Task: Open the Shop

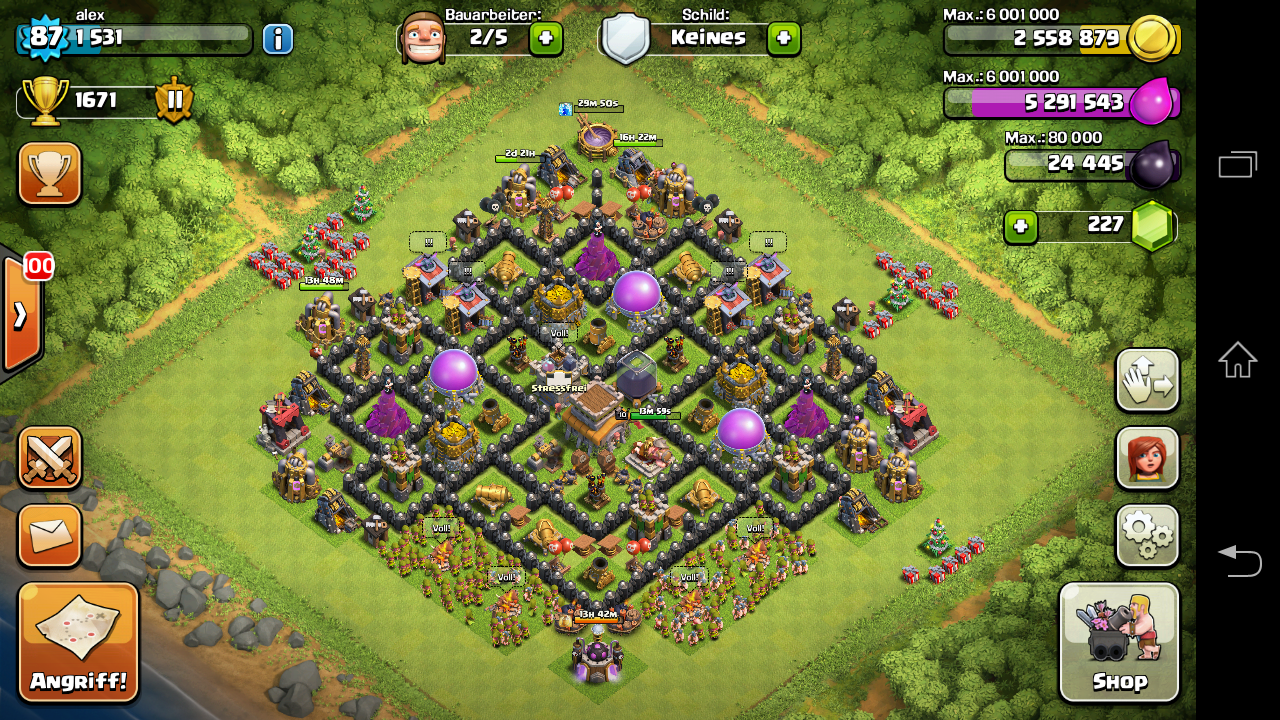Action: (1119, 642)
